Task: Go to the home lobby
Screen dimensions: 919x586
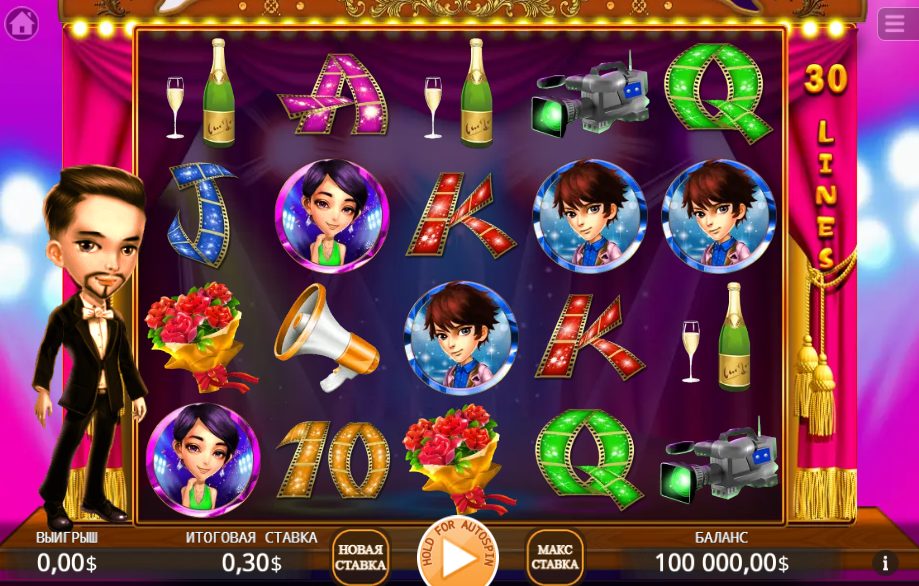Action: point(21,22)
